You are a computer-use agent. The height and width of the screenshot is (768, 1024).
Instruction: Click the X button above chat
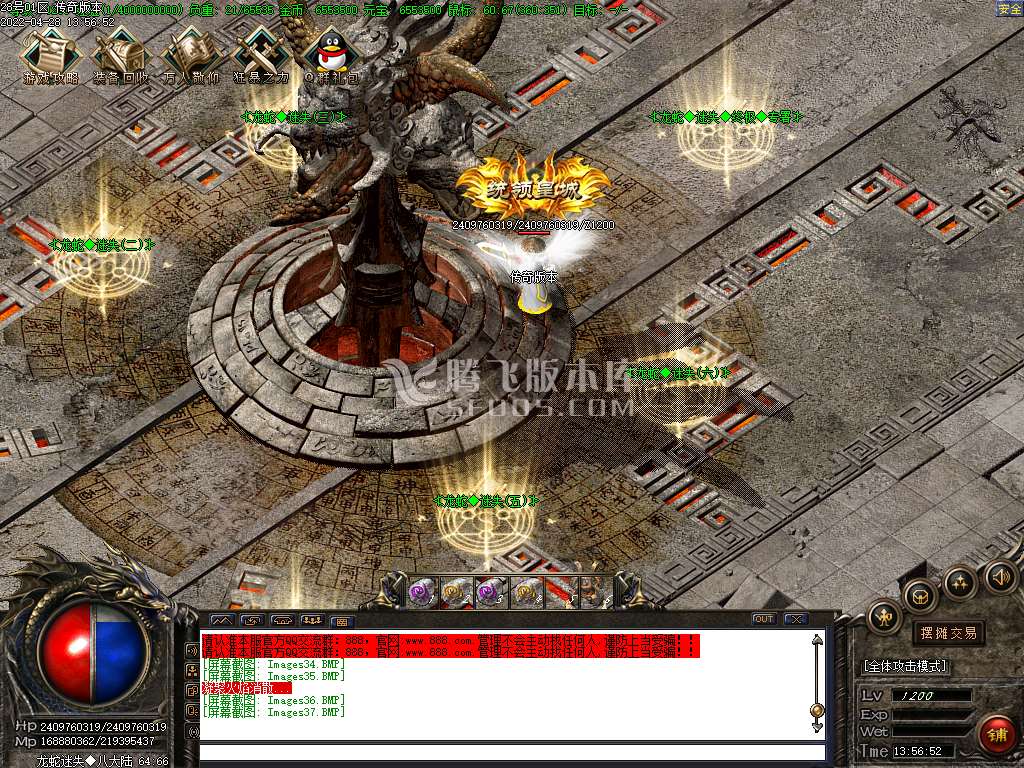(x=795, y=619)
